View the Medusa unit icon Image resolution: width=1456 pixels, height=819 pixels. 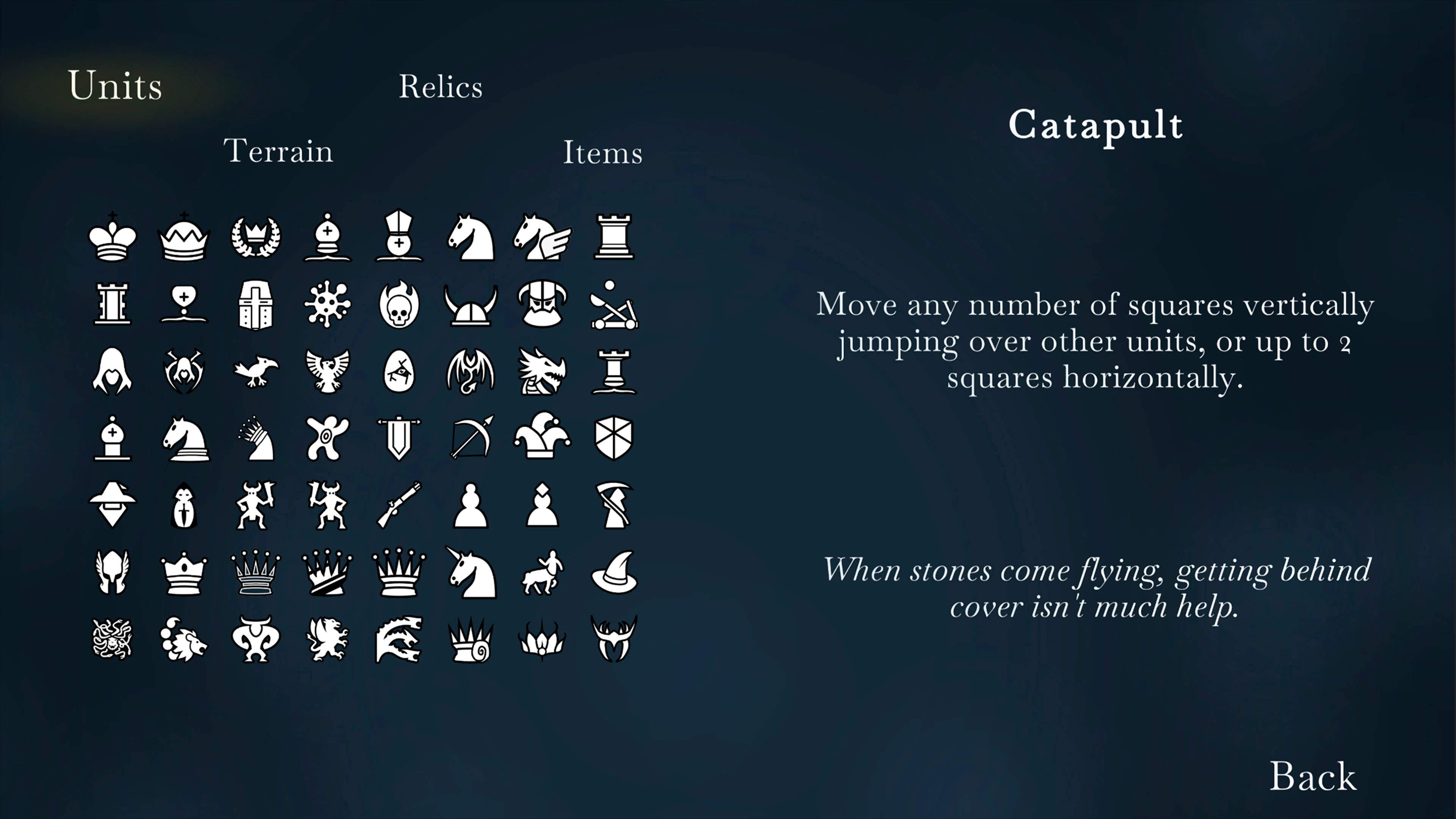tap(113, 639)
